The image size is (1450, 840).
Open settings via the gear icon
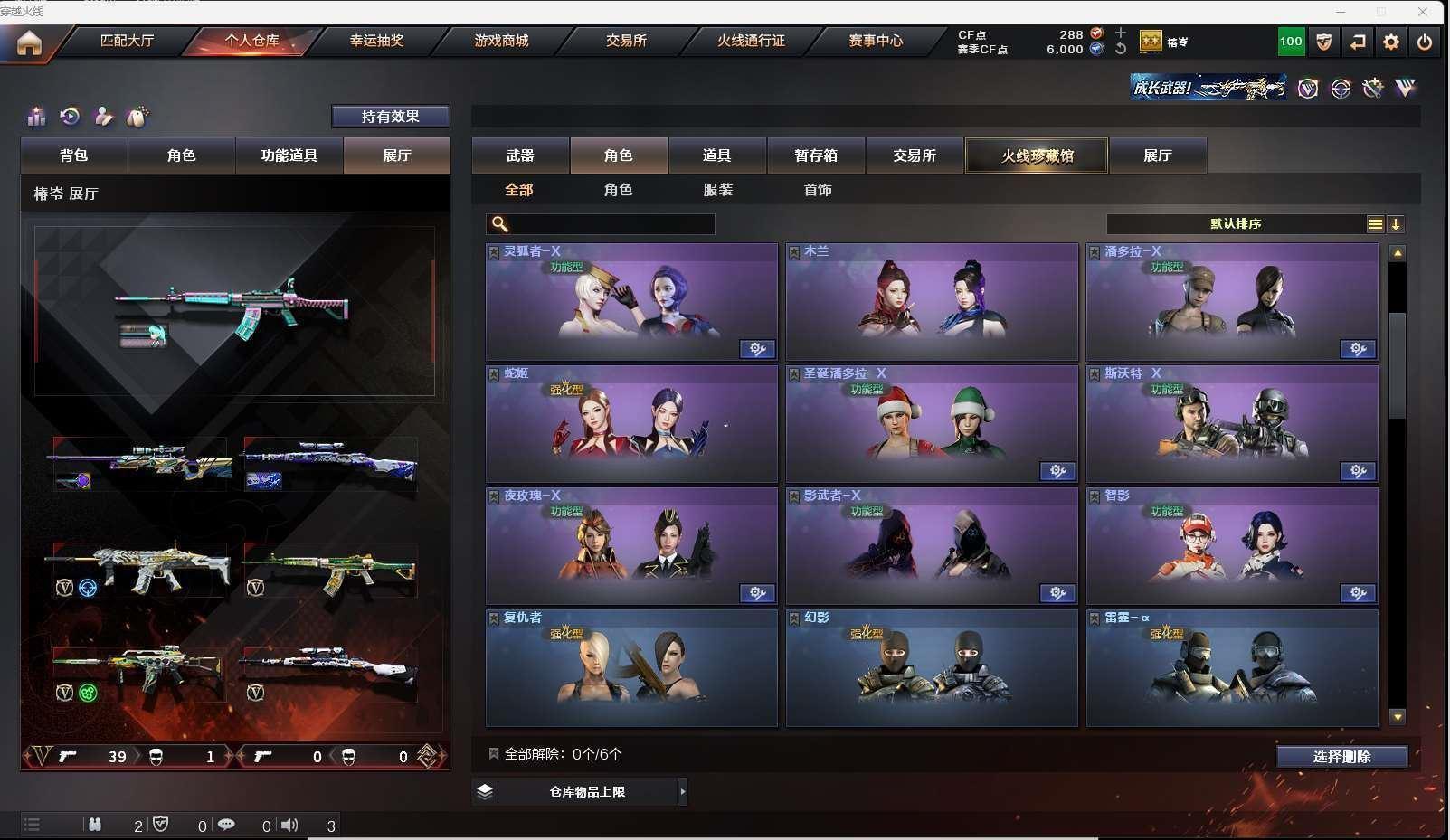coord(1391,42)
